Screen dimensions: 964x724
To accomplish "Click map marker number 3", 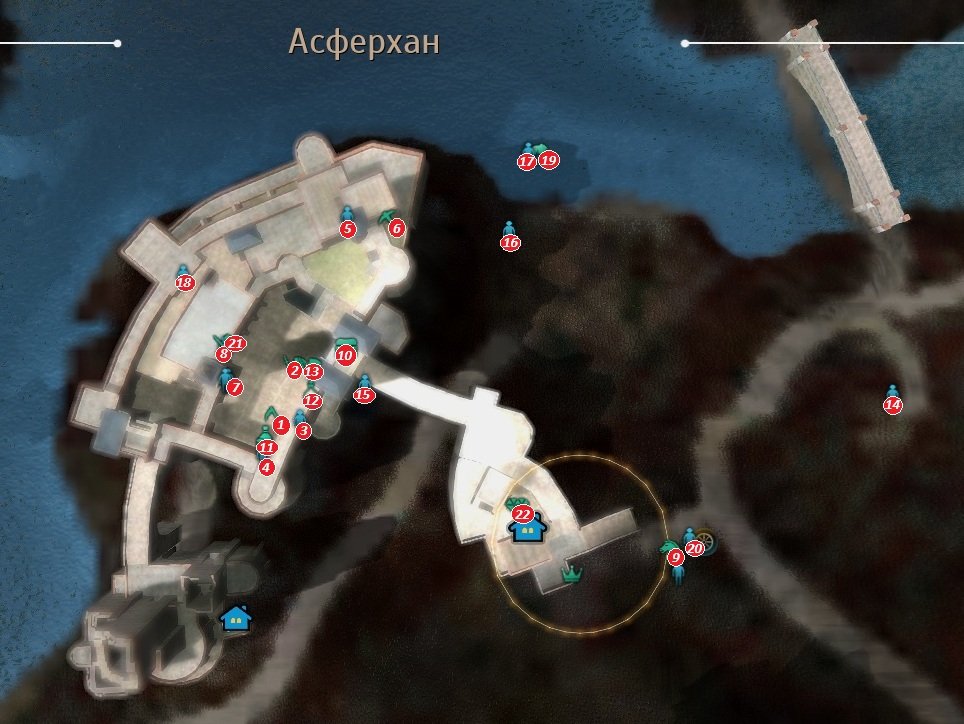I will [x=303, y=431].
